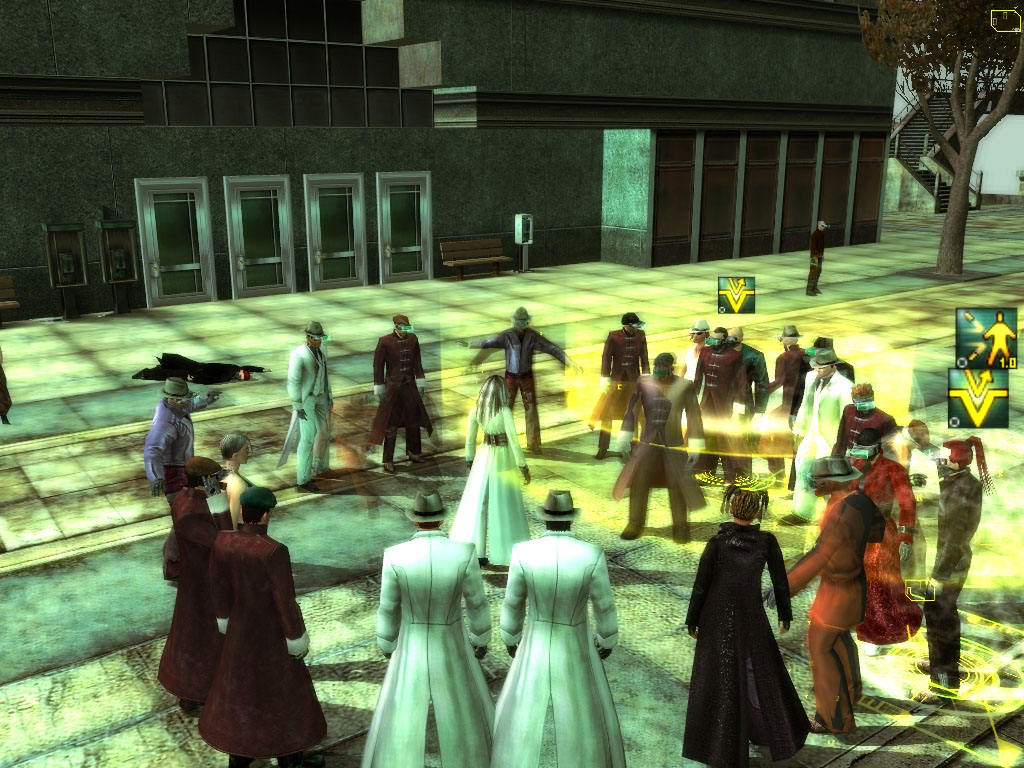Click the large yellow V icon under the running figure
The height and width of the screenshot is (768, 1024).
(978, 398)
